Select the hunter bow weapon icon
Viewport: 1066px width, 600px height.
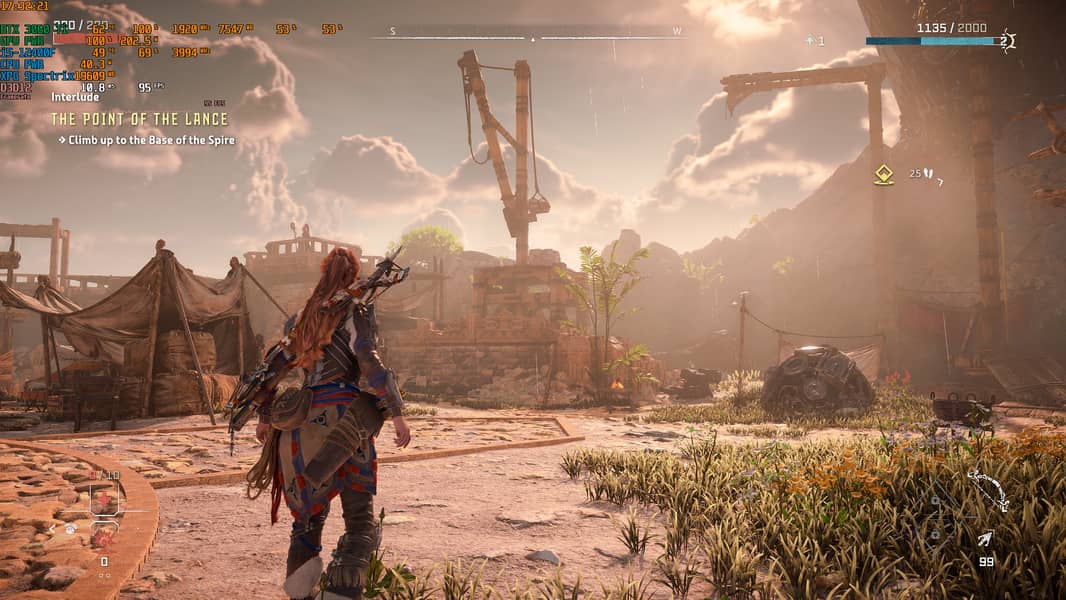point(987,490)
